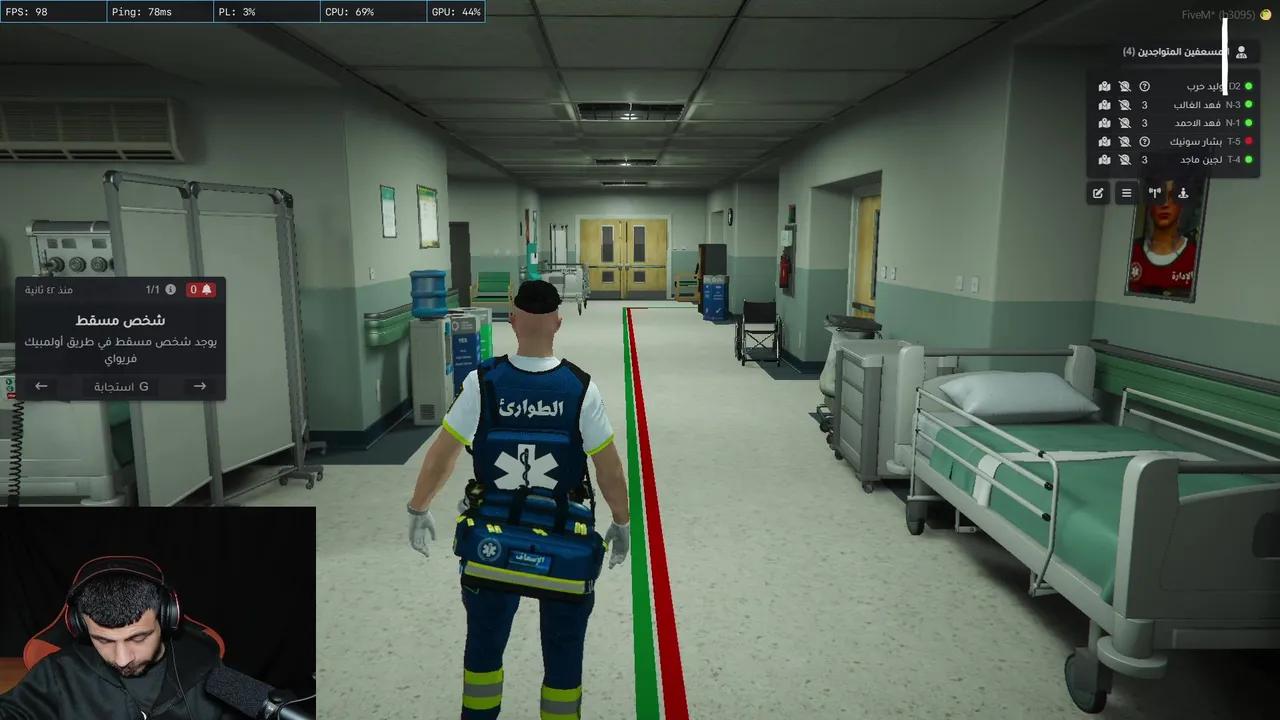The width and height of the screenshot is (1280, 720).
Task: Toggle the muted mic icon next to فهد الاحمد
Action: (1126, 122)
